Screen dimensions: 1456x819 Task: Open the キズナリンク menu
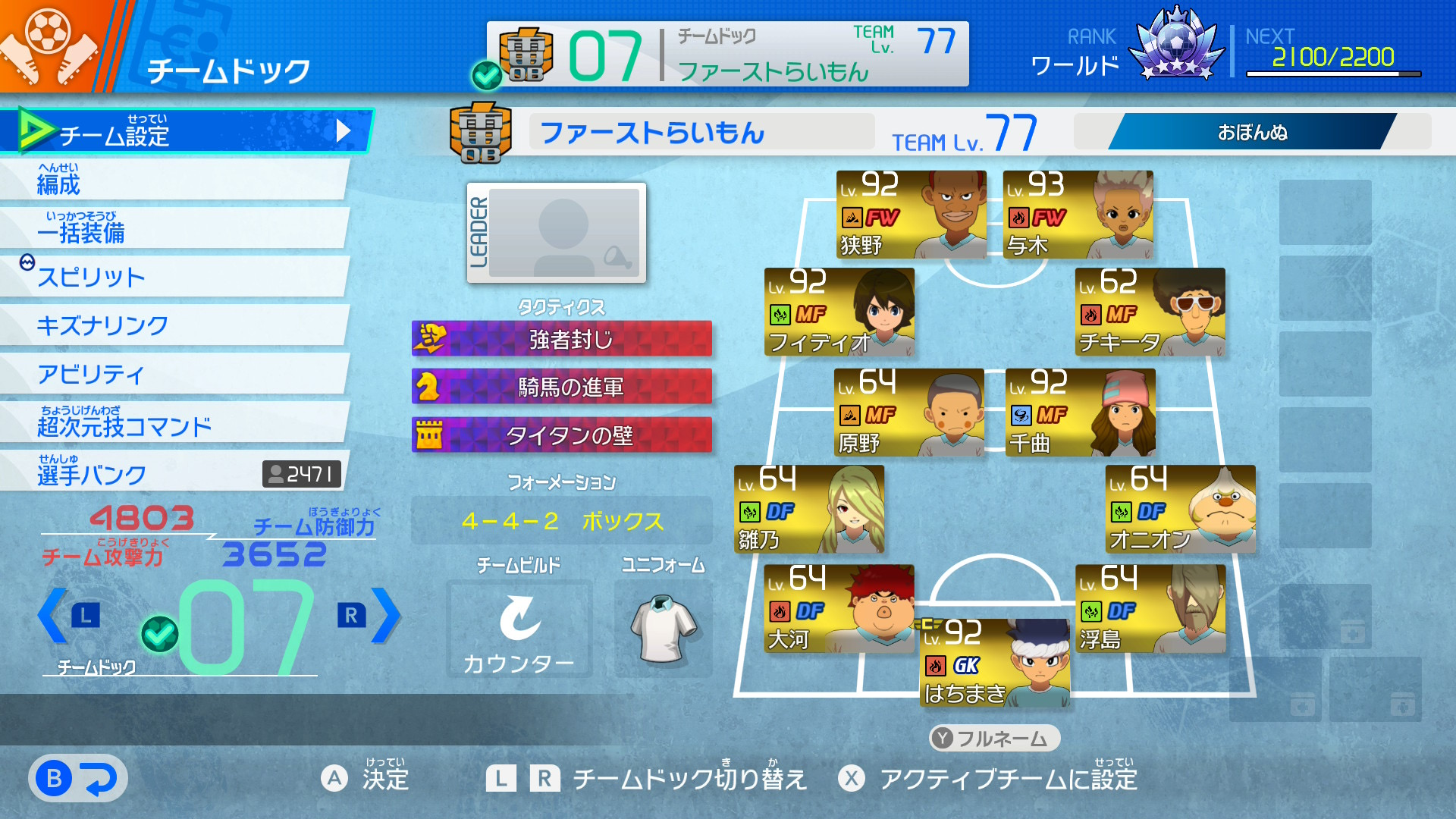(174, 325)
